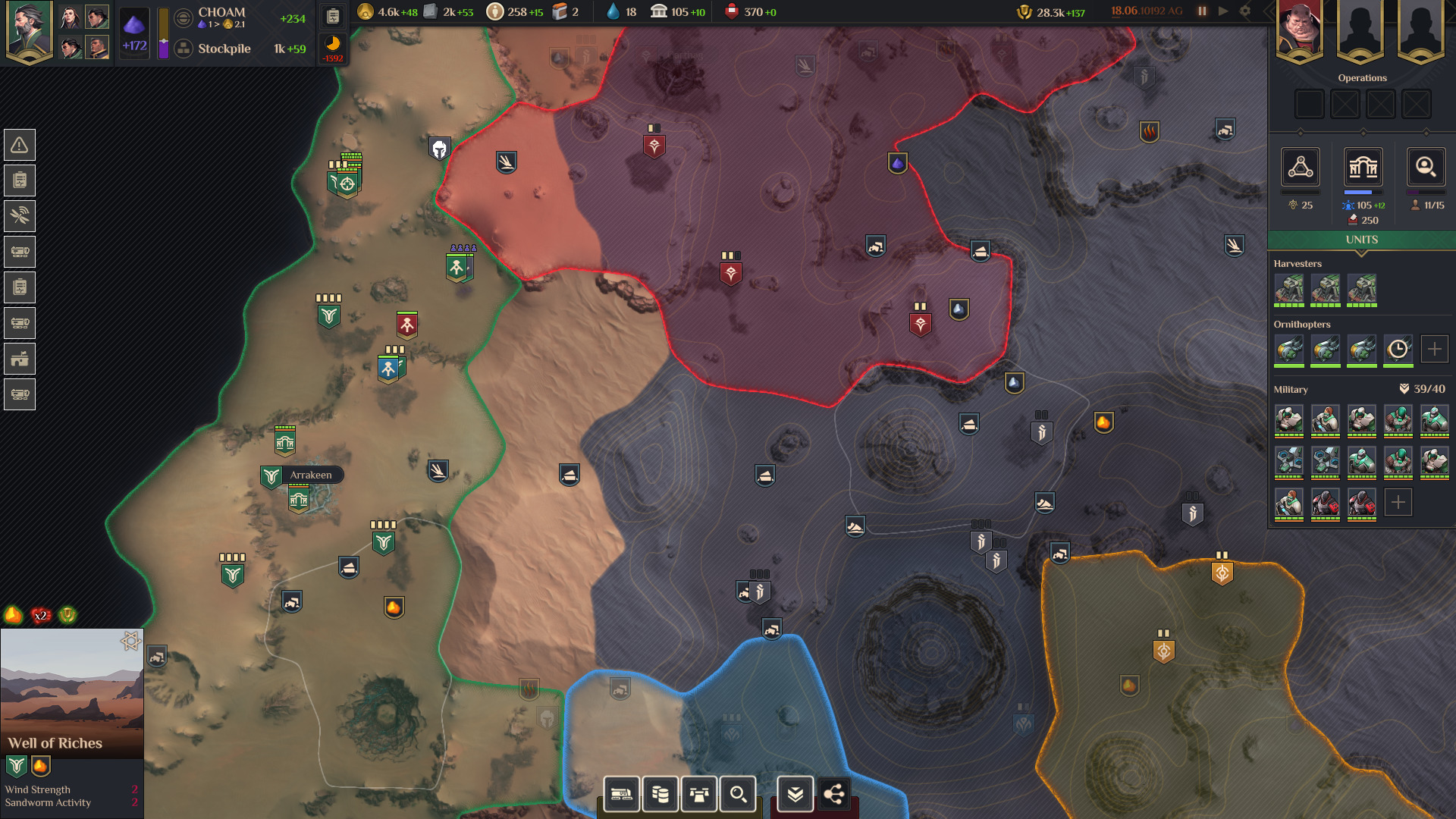1456x819 pixels.
Task: Toggle the units drawer with the double chevron
Action: pyautogui.click(x=794, y=794)
